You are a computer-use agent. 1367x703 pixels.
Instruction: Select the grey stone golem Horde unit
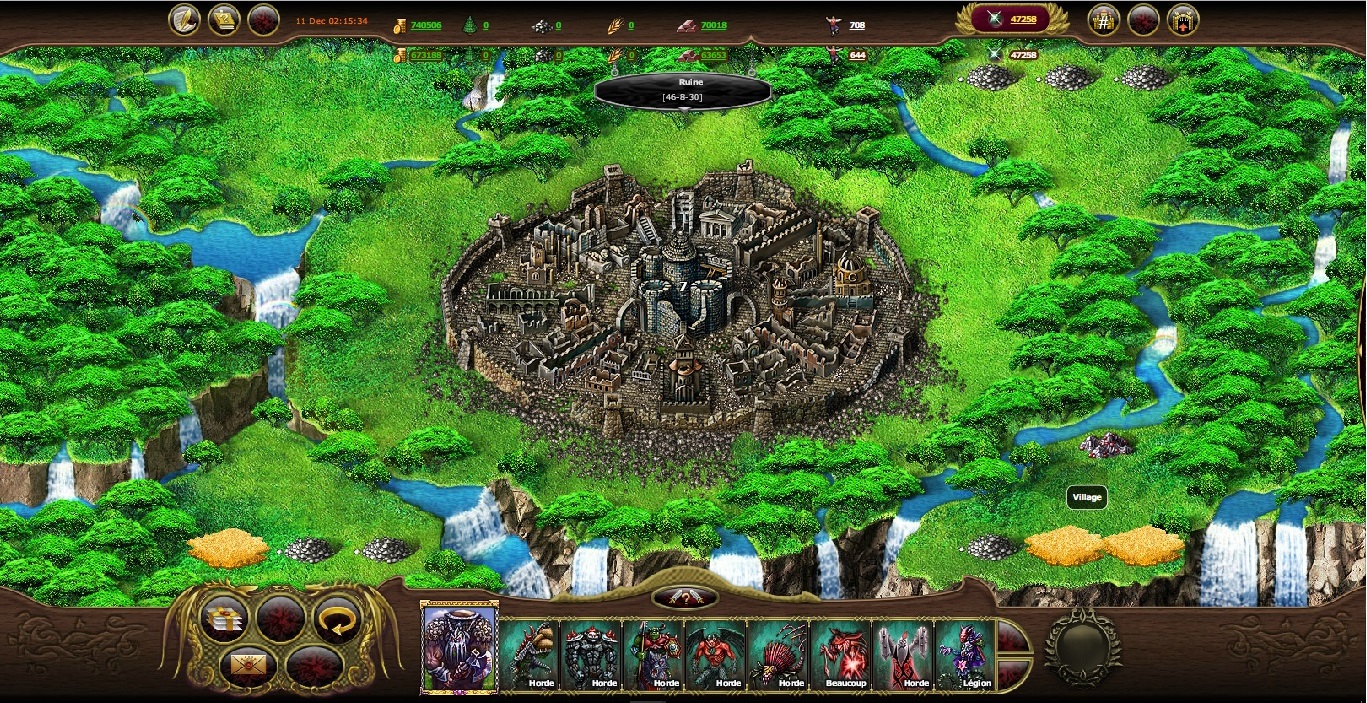591,655
